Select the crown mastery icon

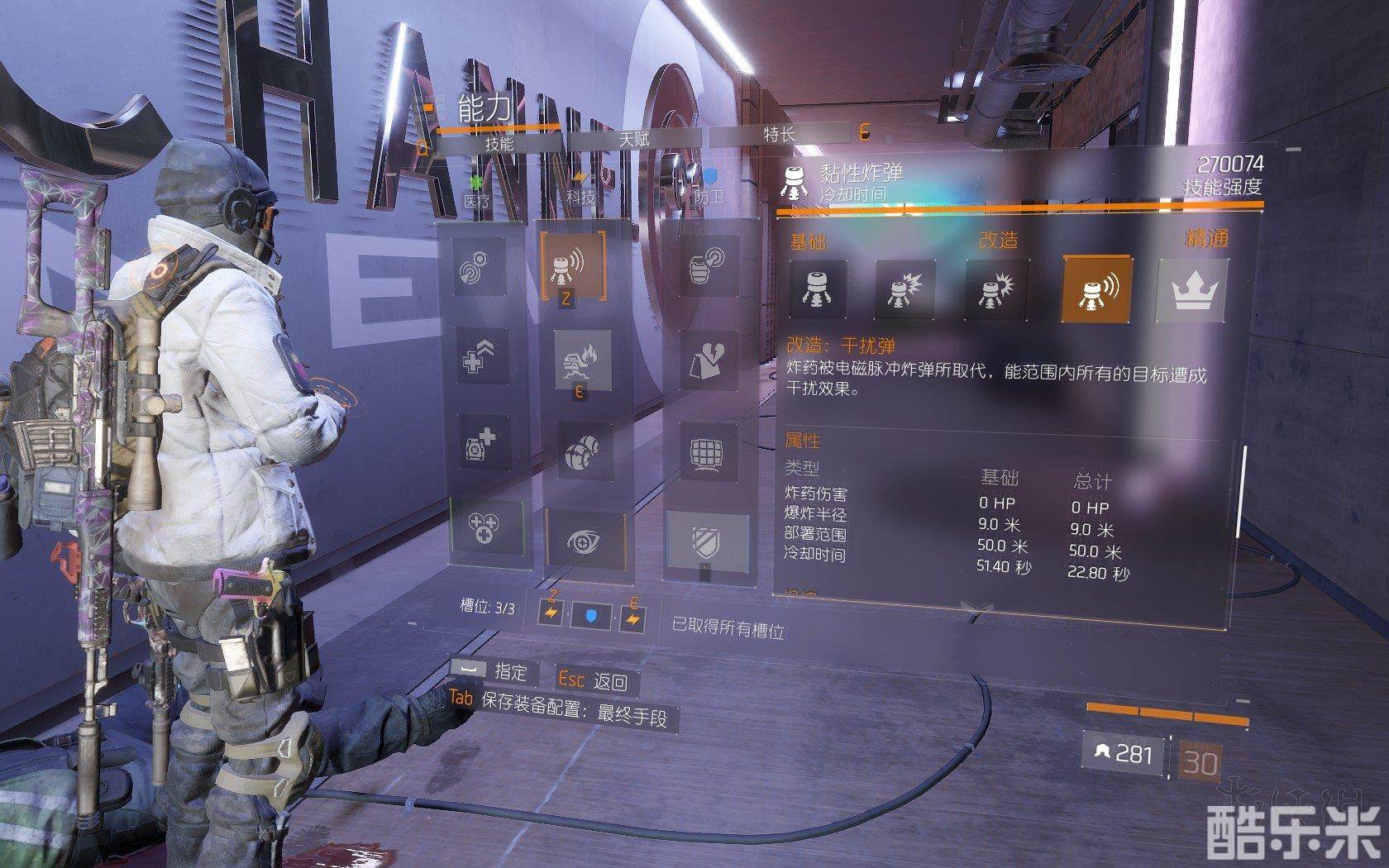(1192, 289)
